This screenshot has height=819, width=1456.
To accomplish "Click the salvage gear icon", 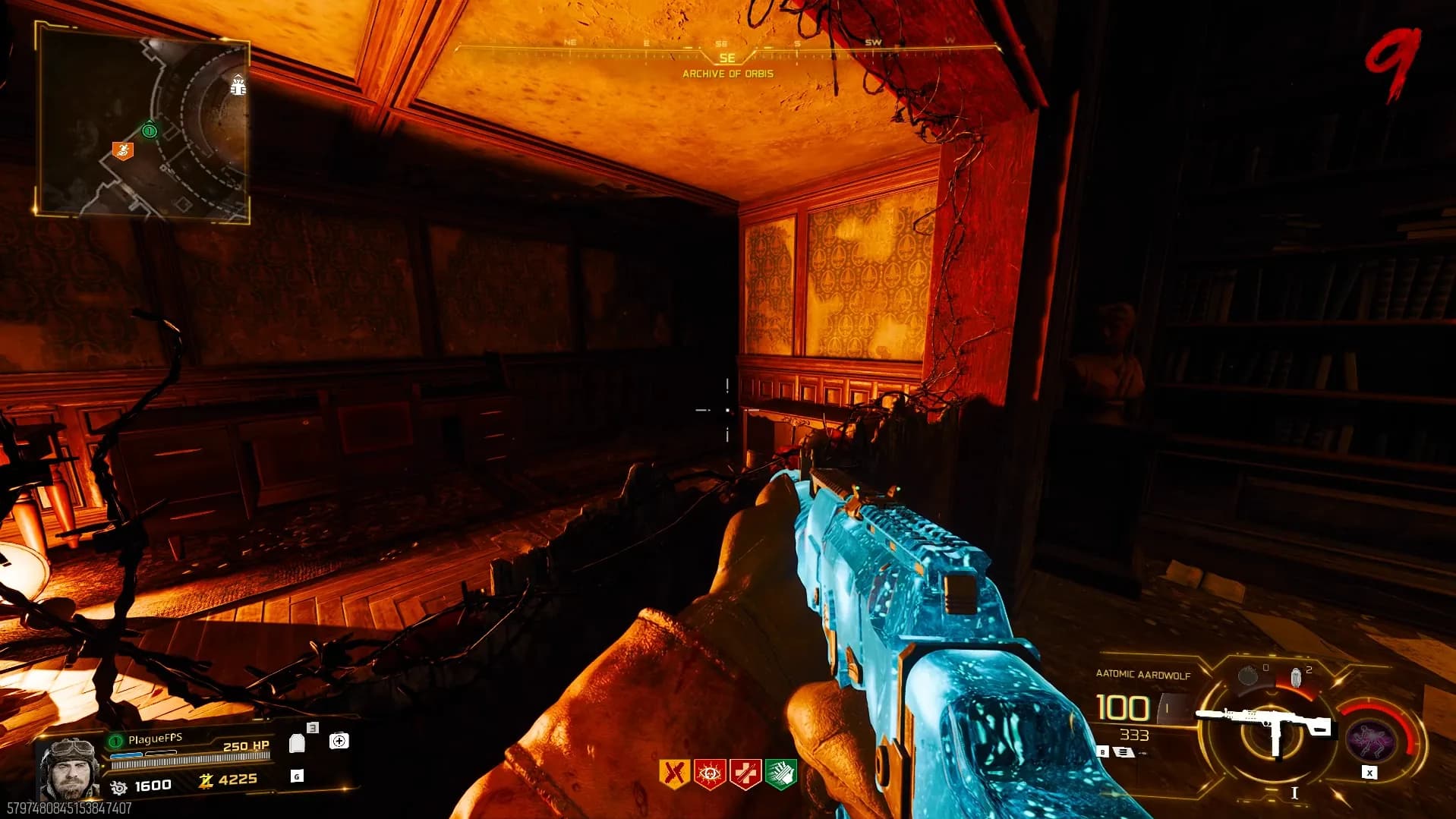I will coord(119,787).
